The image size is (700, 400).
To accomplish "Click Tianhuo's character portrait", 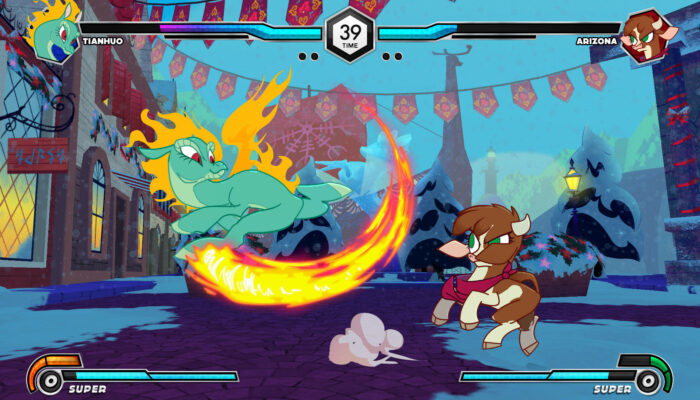I will [54, 33].
